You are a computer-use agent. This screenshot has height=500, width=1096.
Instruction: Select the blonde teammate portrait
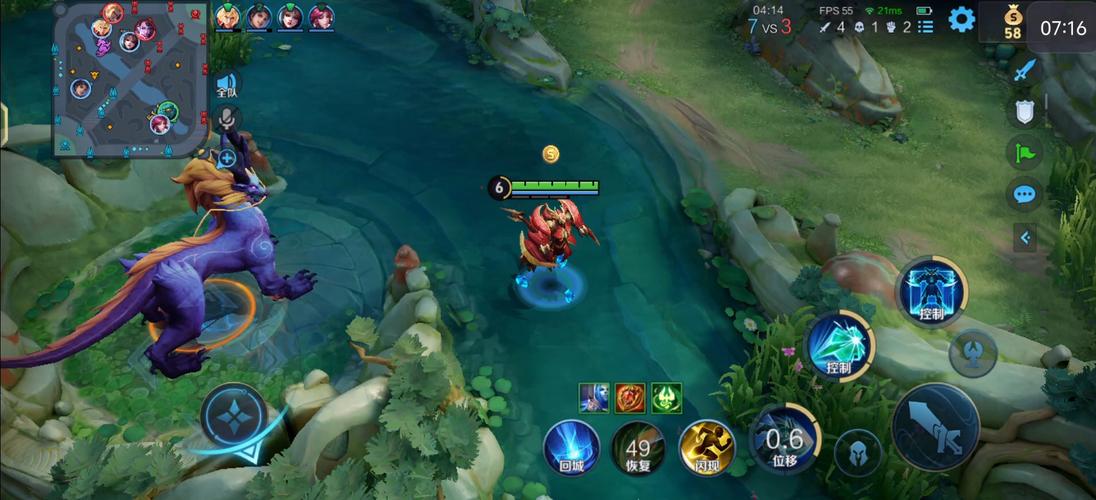(228, 16)
